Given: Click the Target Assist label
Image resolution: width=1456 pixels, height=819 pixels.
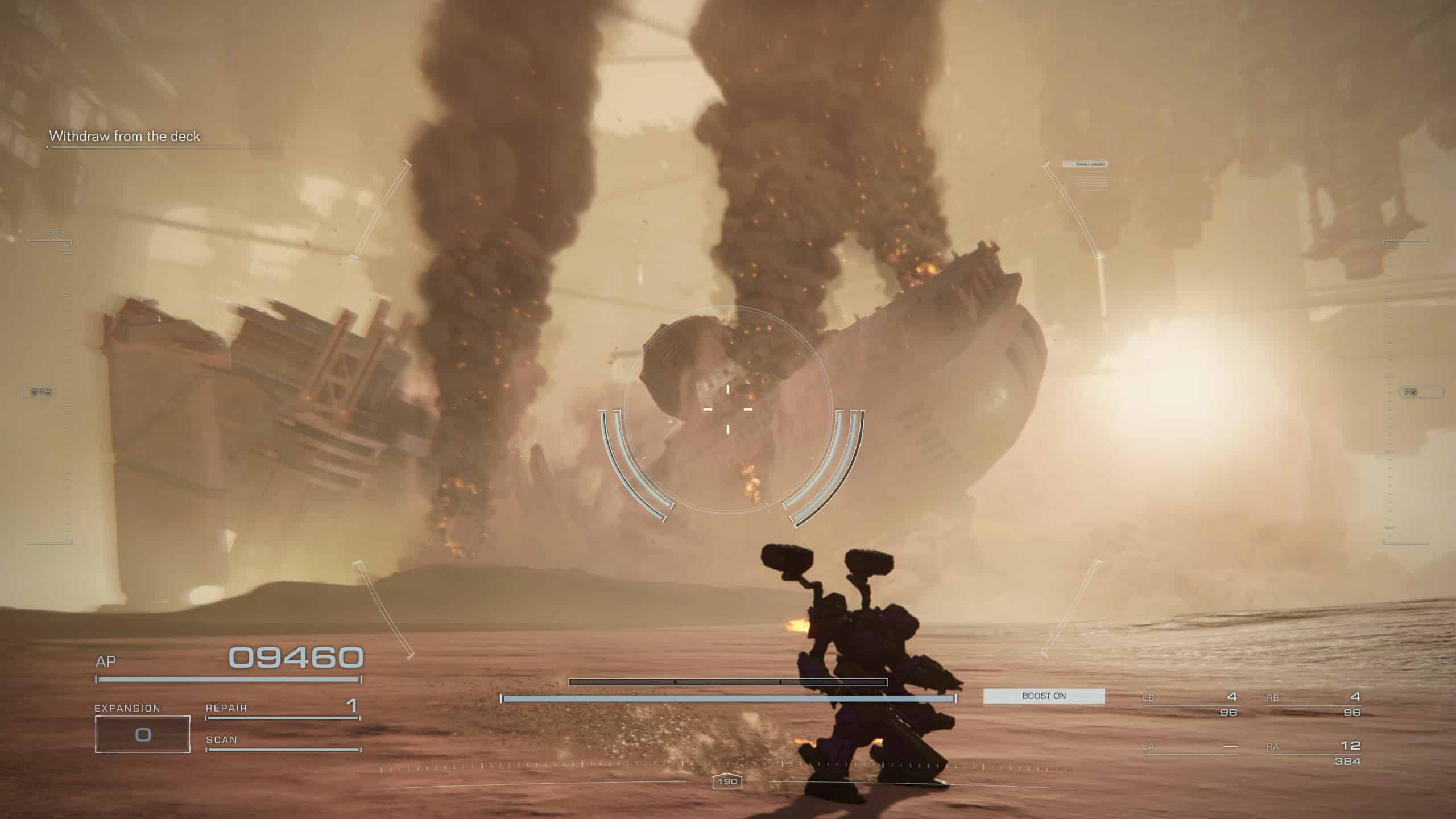Looking at the screenshot, I should [x=1085, y=164].
